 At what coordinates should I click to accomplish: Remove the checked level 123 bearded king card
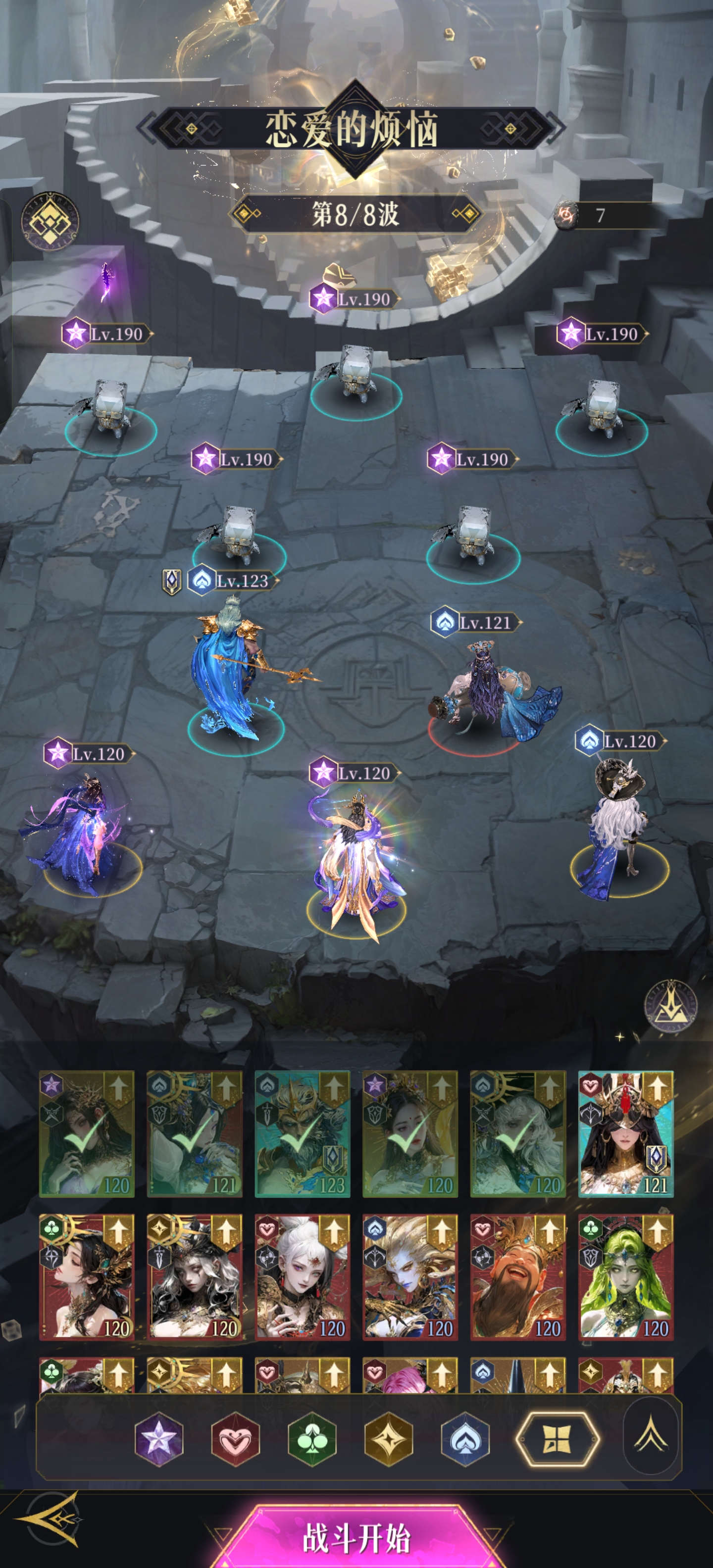tap(302, 1133)
